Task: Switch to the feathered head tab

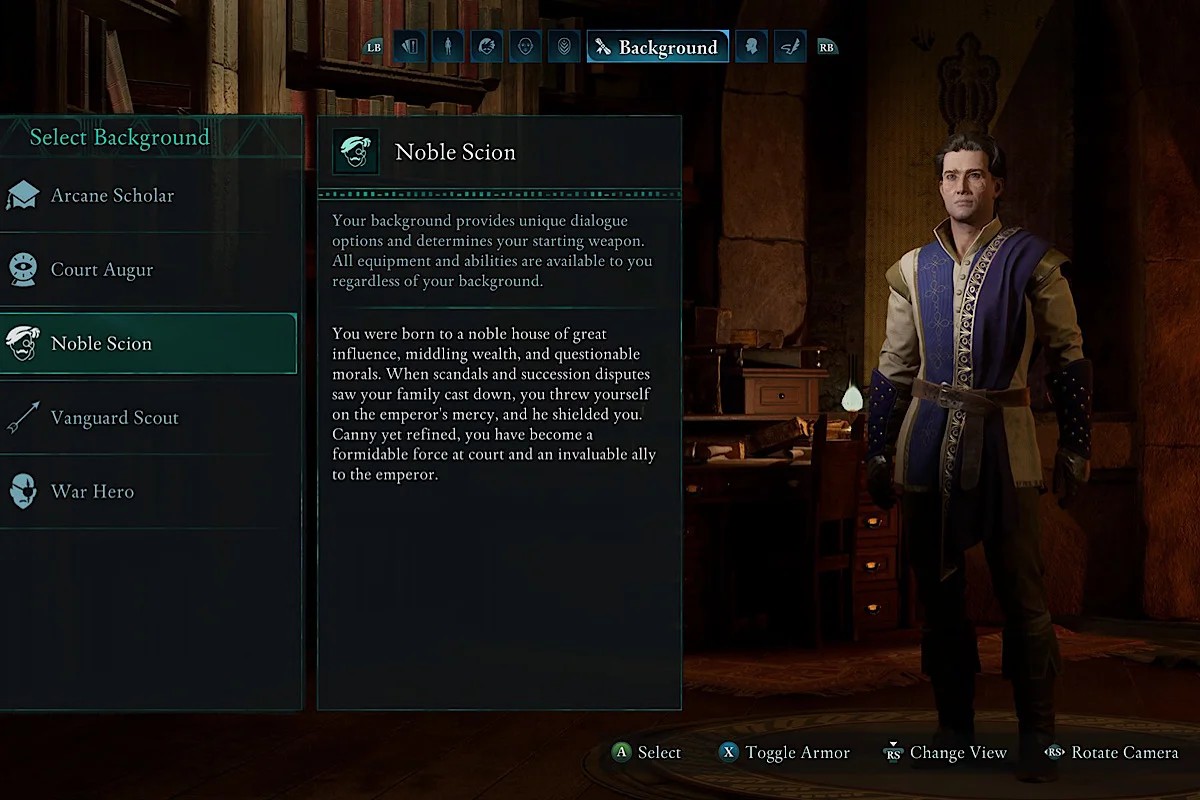Action: point(487,47)
